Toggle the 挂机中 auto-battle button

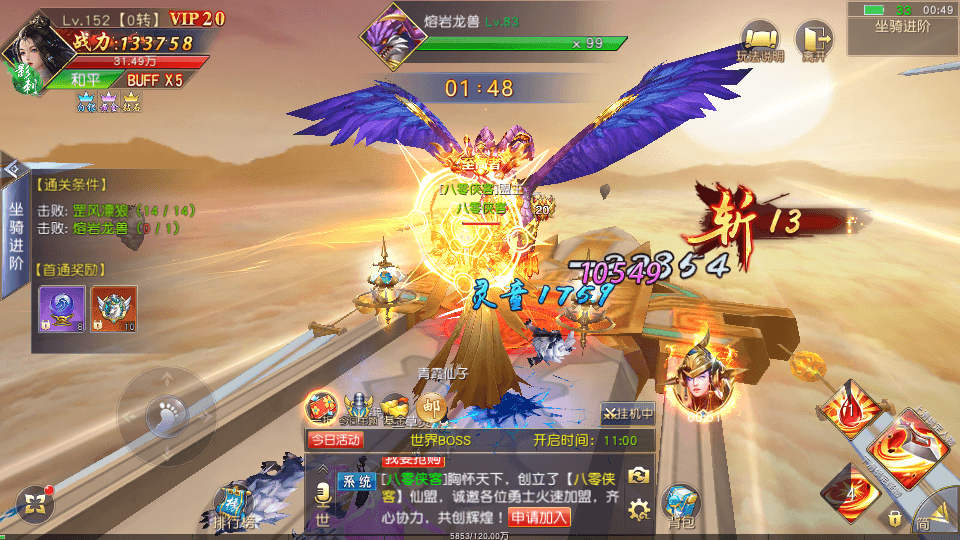pos(627,412)
